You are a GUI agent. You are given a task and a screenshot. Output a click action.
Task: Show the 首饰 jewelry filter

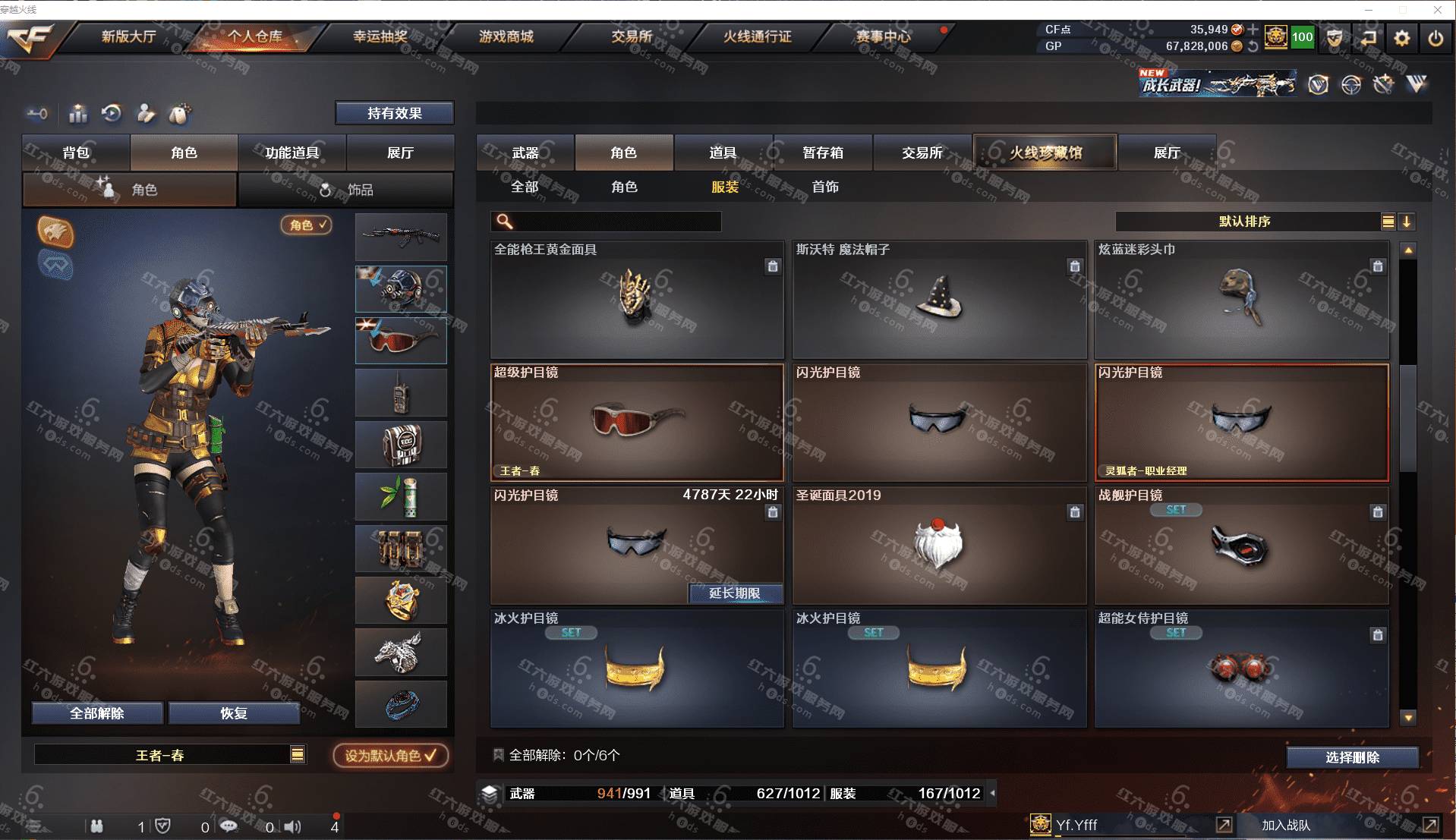825,187
